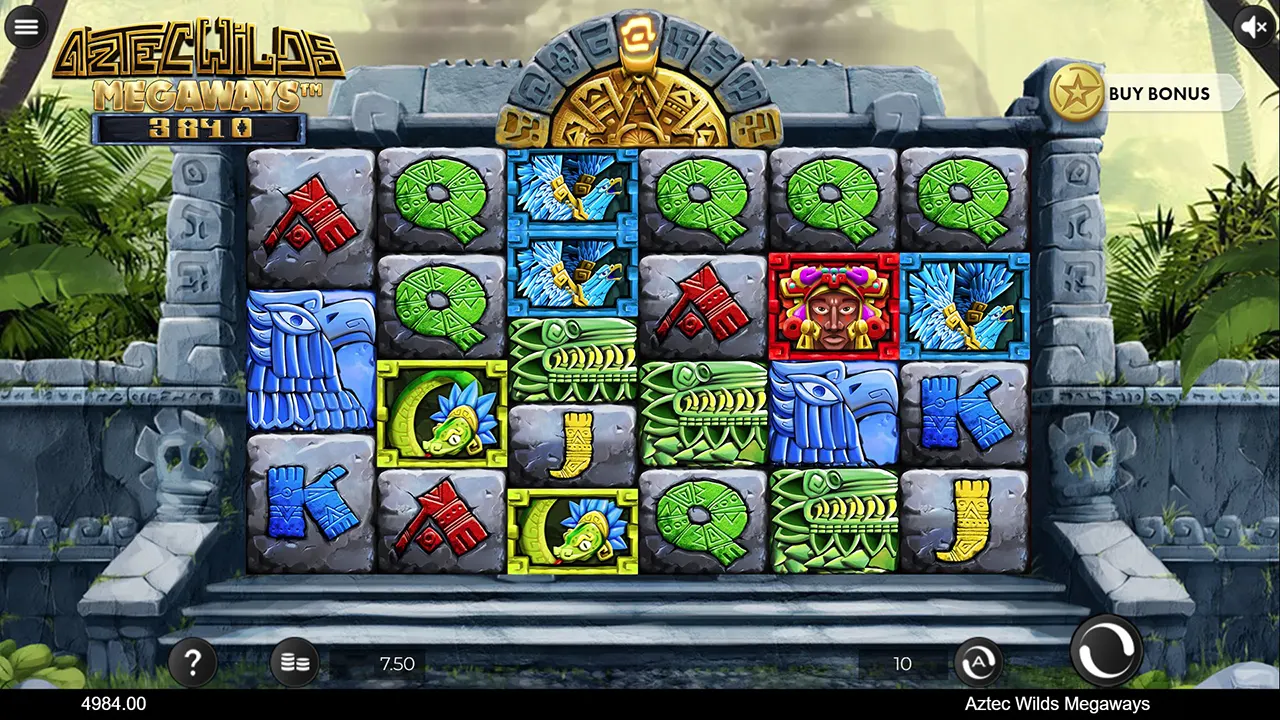Open the bet coin stack selector
1280x720 pixels.
tap(295, 662)
